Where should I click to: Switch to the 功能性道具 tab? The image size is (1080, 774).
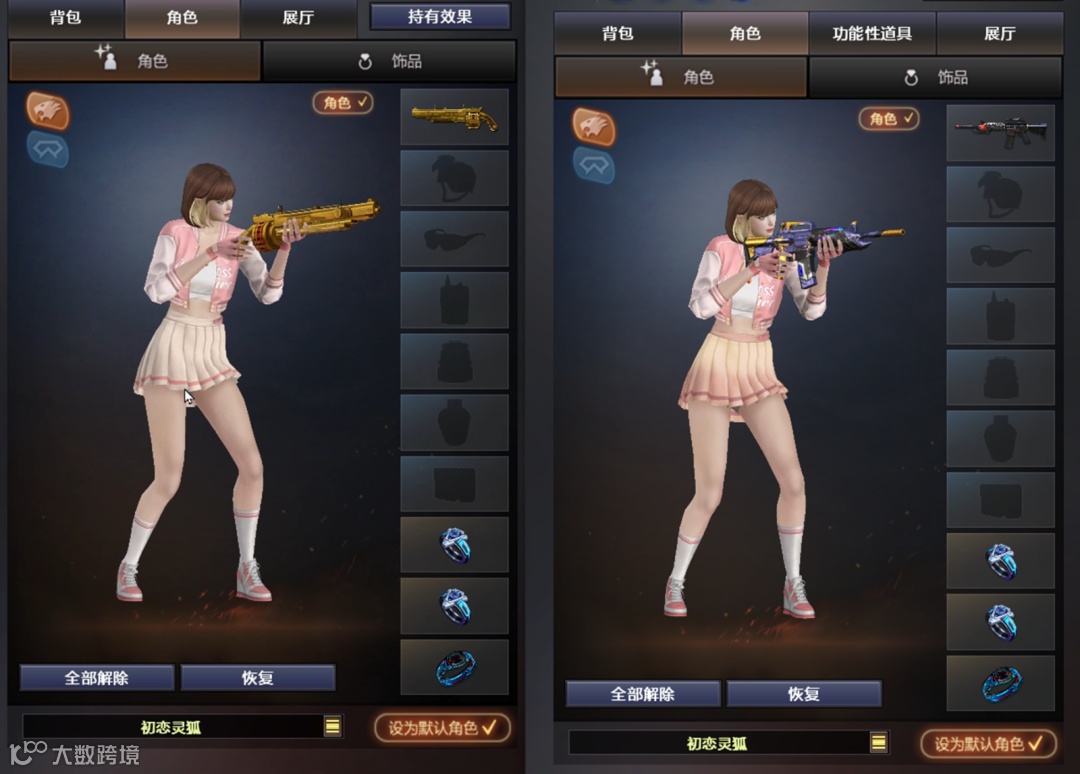872,34
